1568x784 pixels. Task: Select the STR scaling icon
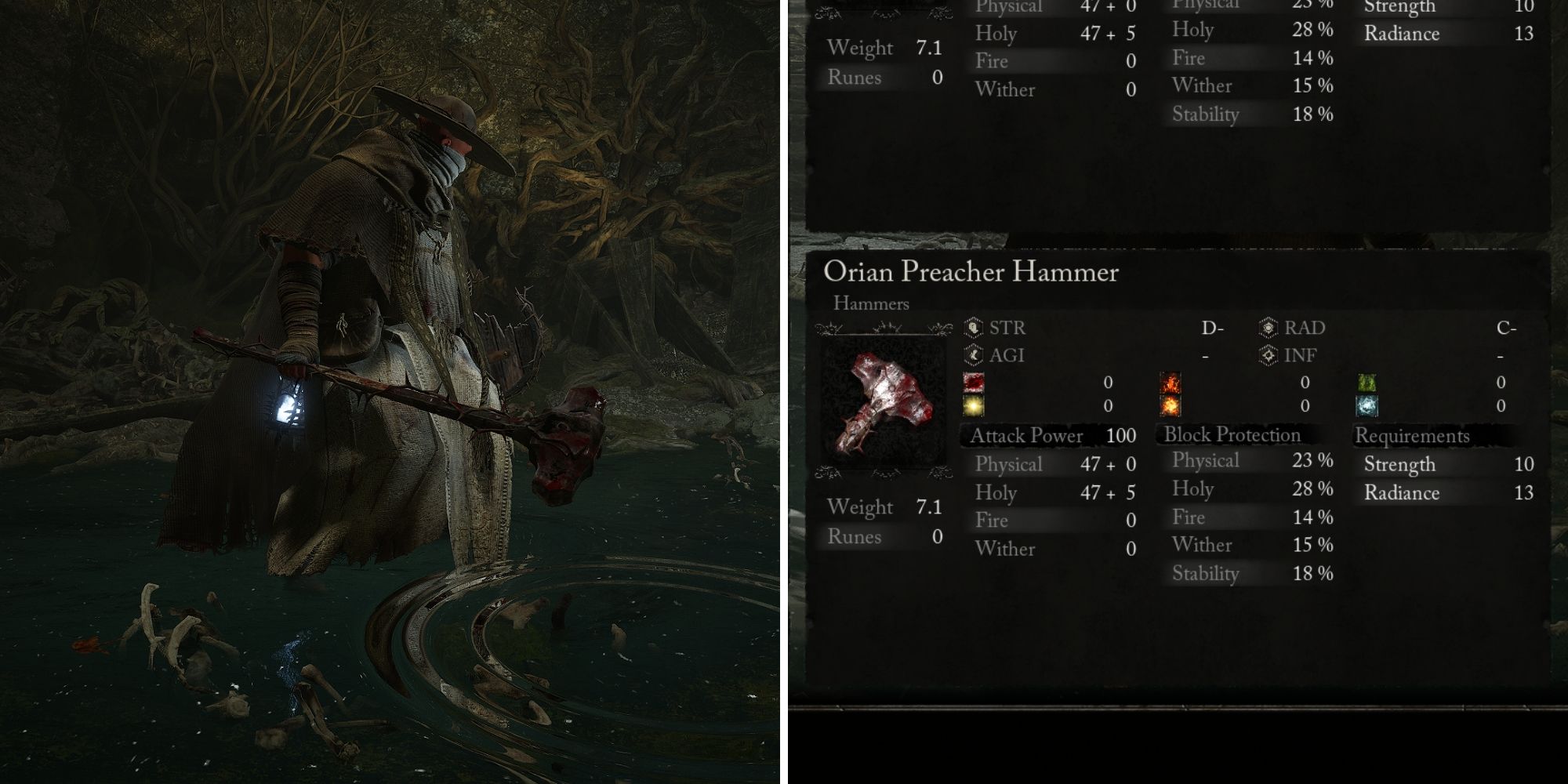[973, 328]
